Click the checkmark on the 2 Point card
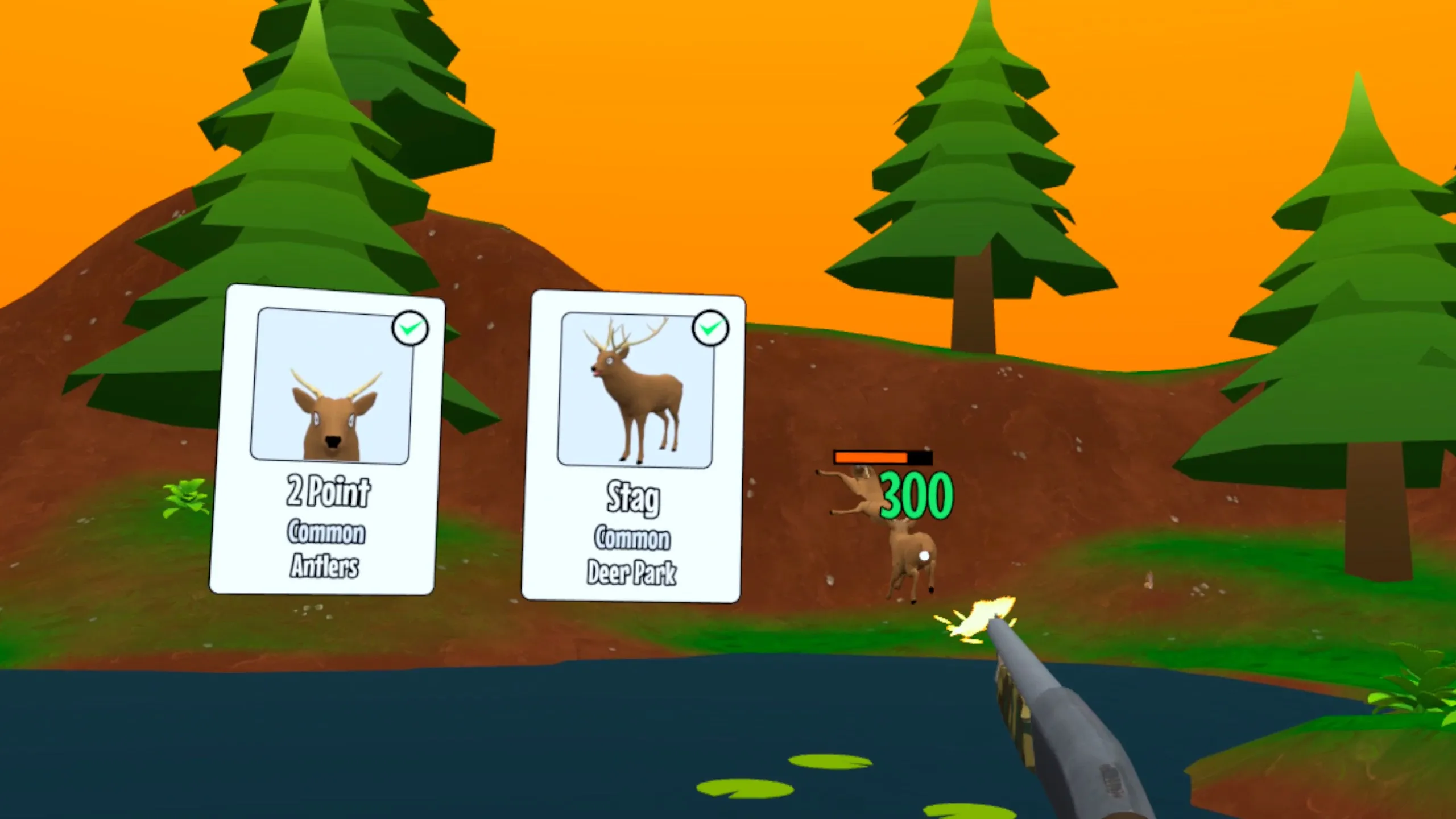The height and width of the screenshot is (819, 1456). click(x=411, y=328)
